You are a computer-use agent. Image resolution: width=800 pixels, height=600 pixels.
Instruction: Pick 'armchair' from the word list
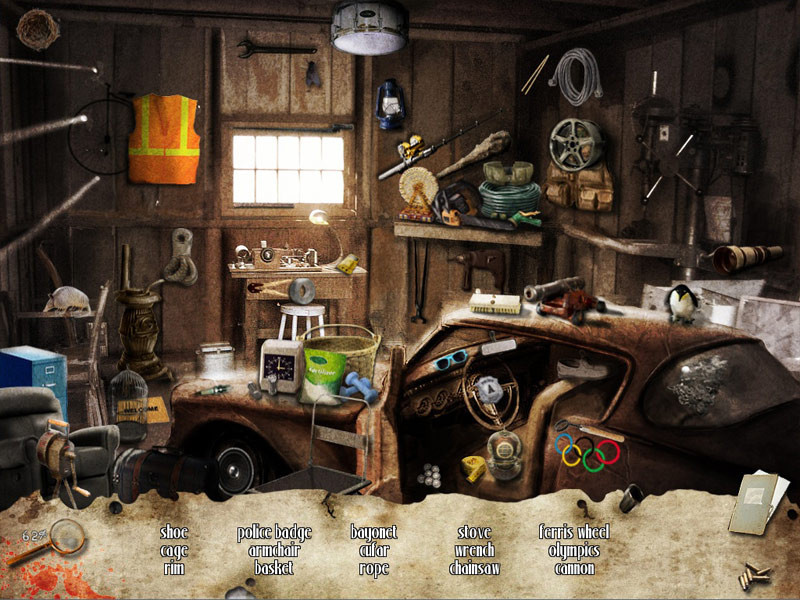tap(274, 550)
